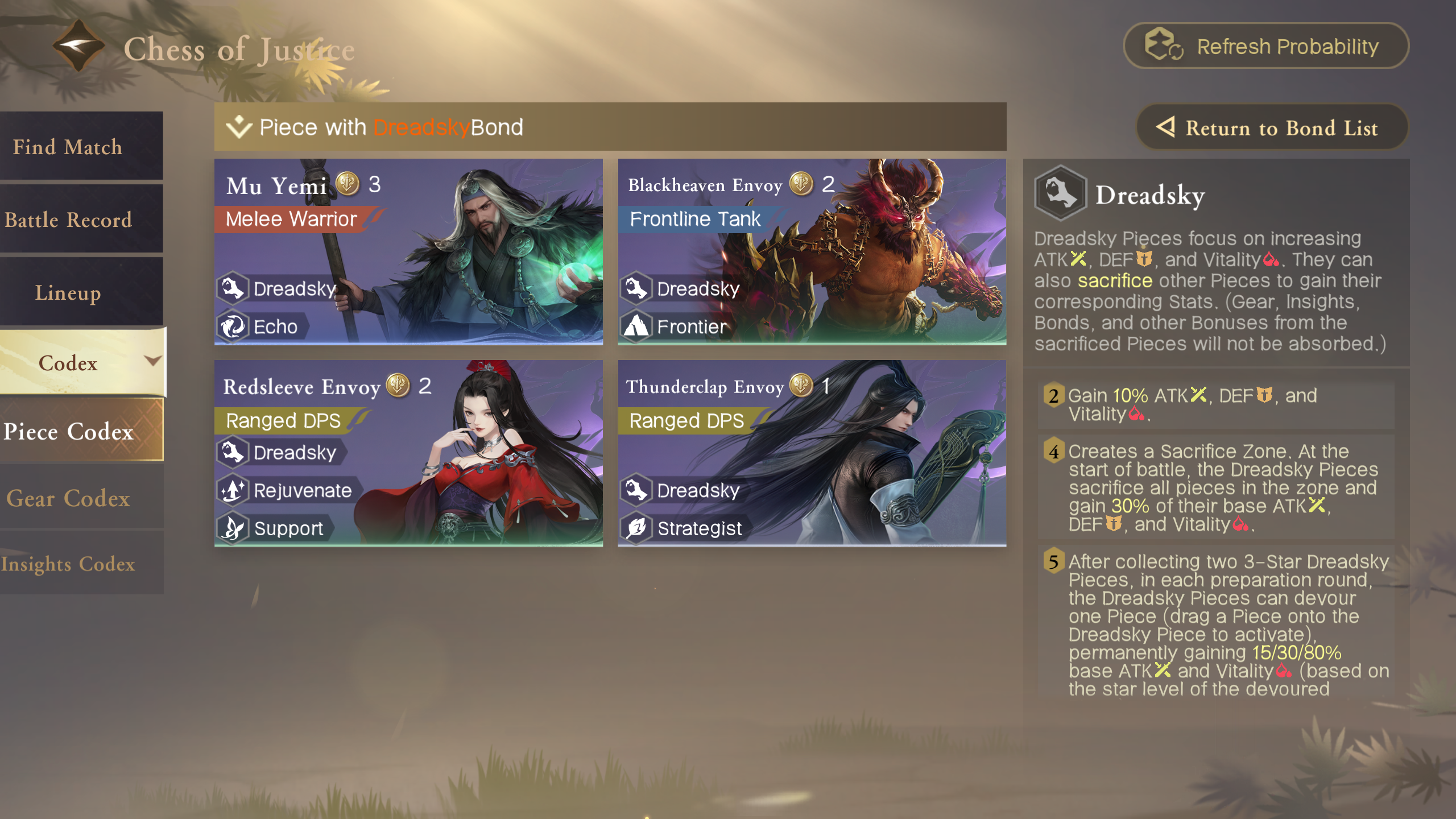Choose Redsleeve Envoy's Rejuvenate bond tag
This screenshot has width=1456, height=819.
(290, 490)
